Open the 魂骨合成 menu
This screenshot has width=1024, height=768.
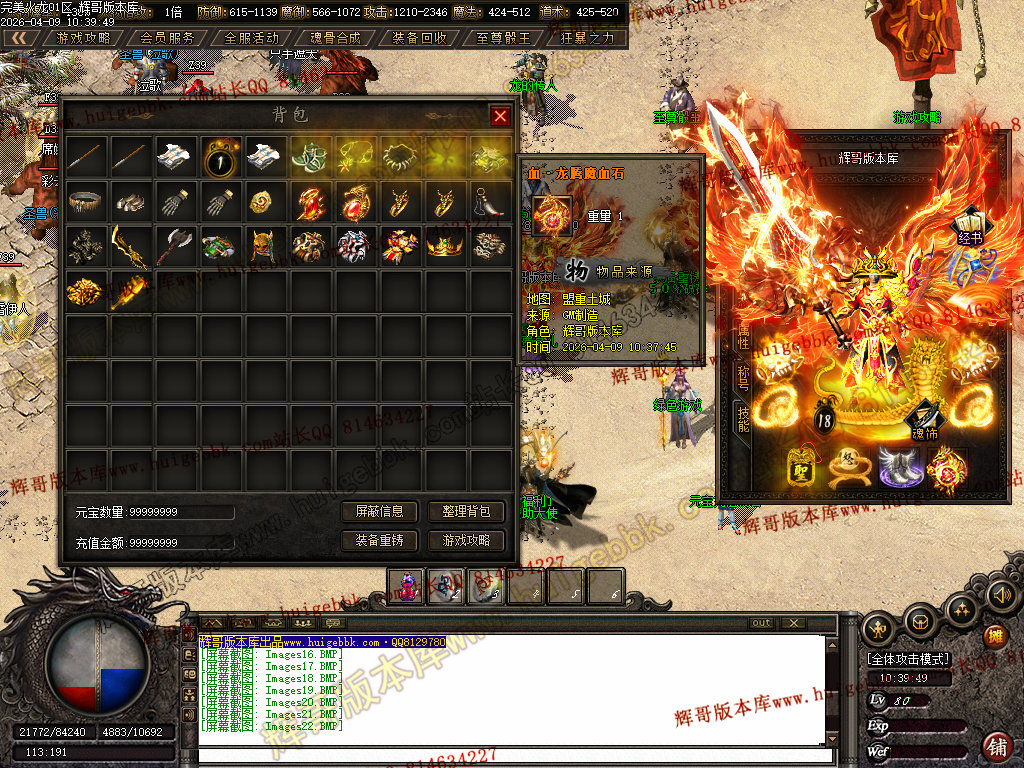[x=335, y=38]
